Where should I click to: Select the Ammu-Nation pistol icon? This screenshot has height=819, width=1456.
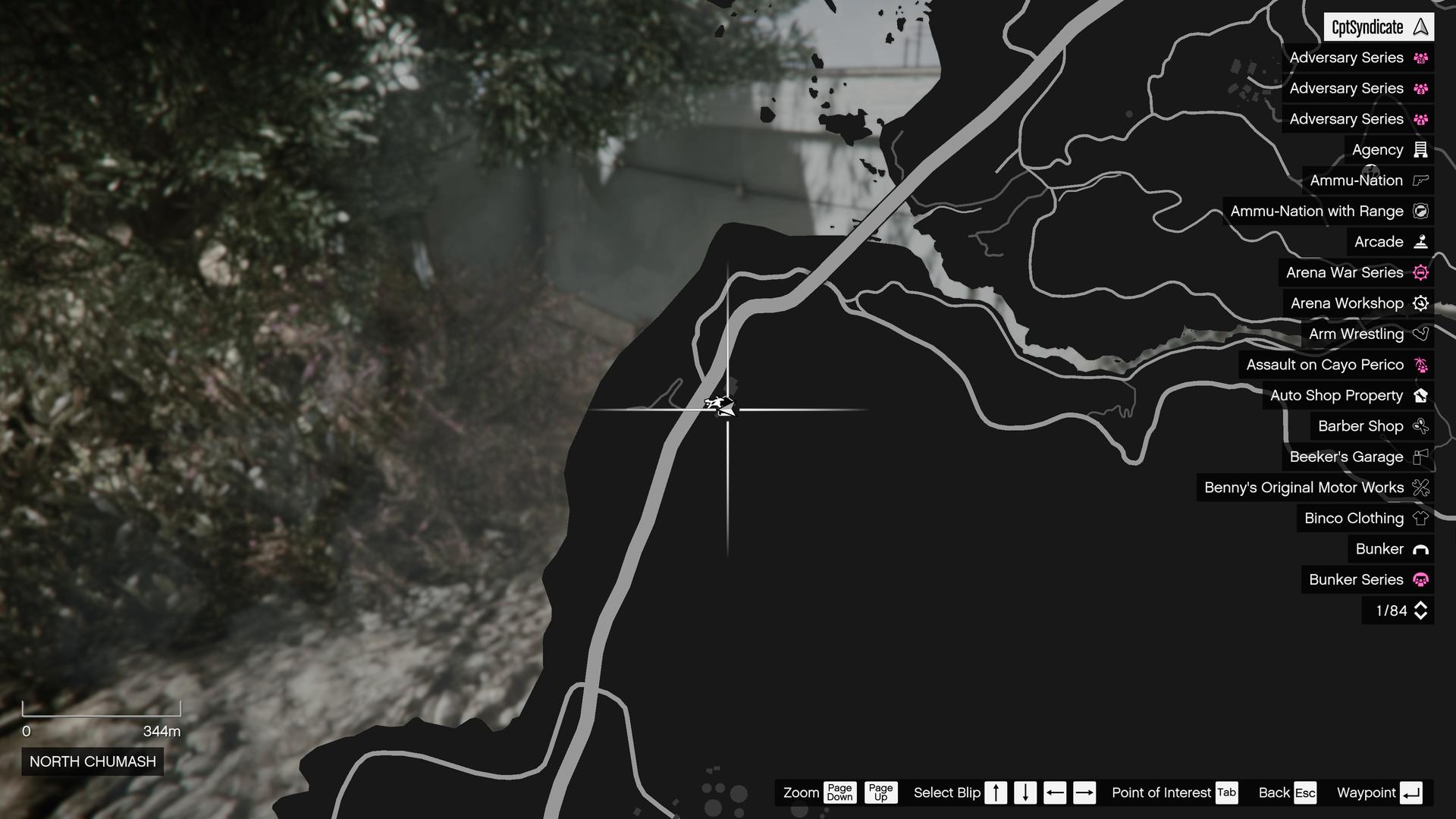coord(1420,180)
